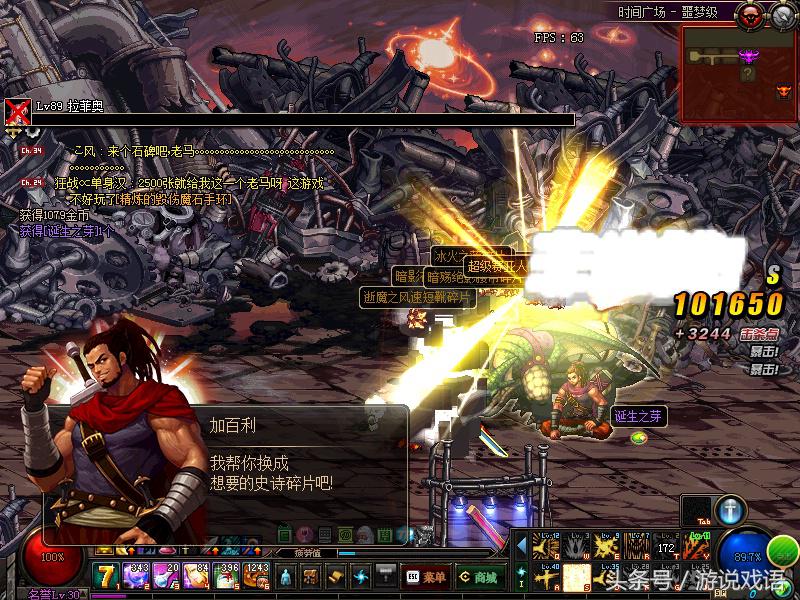Use the consumable slot showing 84
The width and height of the screenshot is (800, 600).
197,575
